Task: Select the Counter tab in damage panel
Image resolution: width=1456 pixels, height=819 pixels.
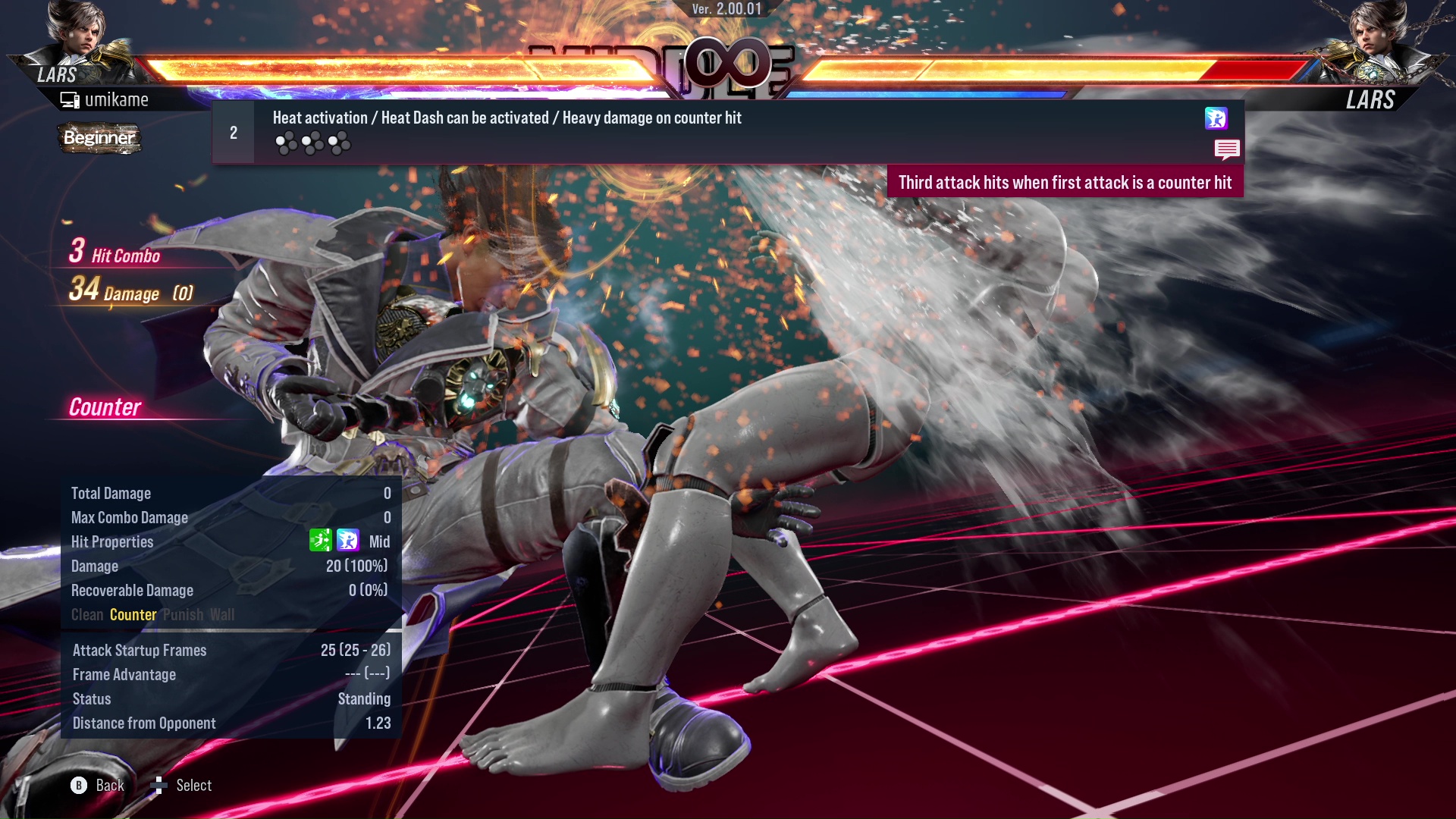Action: click(x=133, y=615)
